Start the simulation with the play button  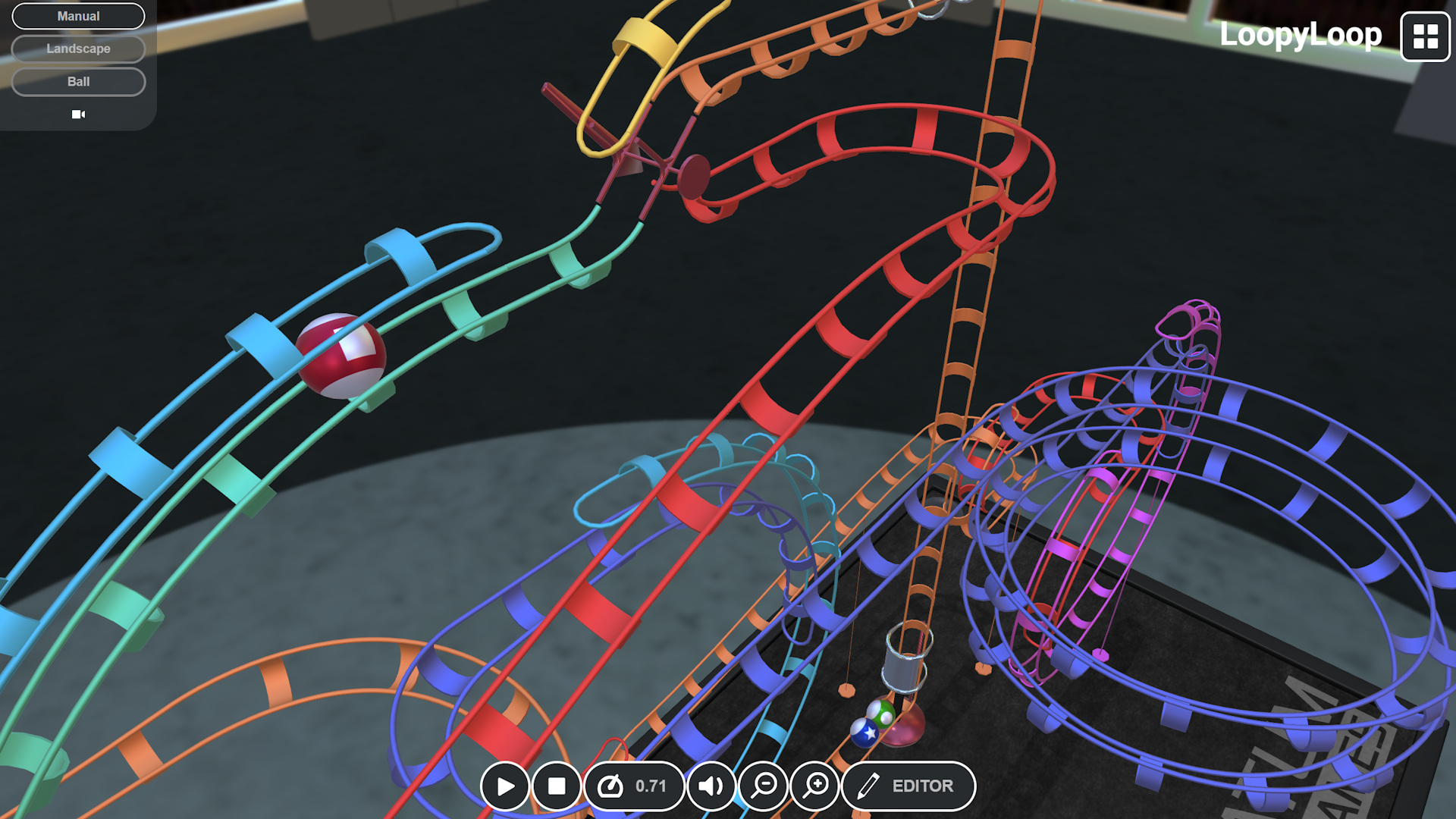(505, 786)
